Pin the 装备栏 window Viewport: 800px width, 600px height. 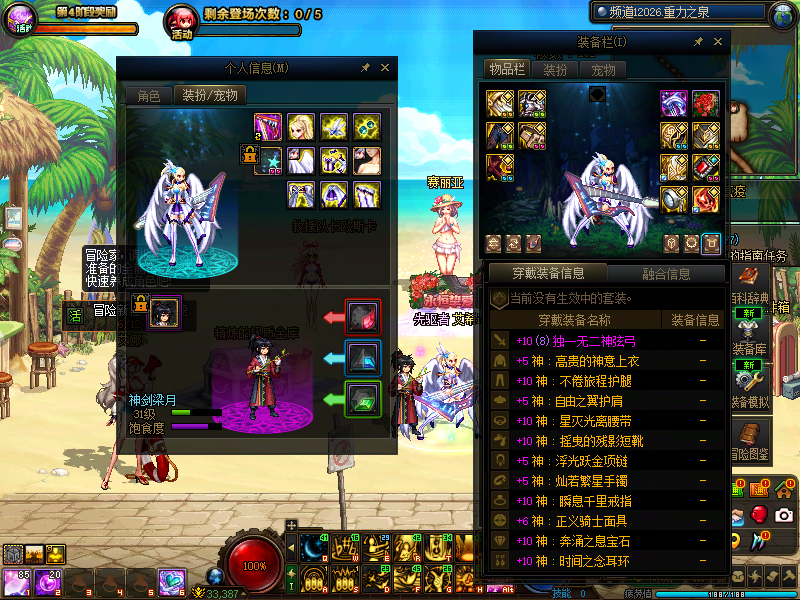[698, 41]
